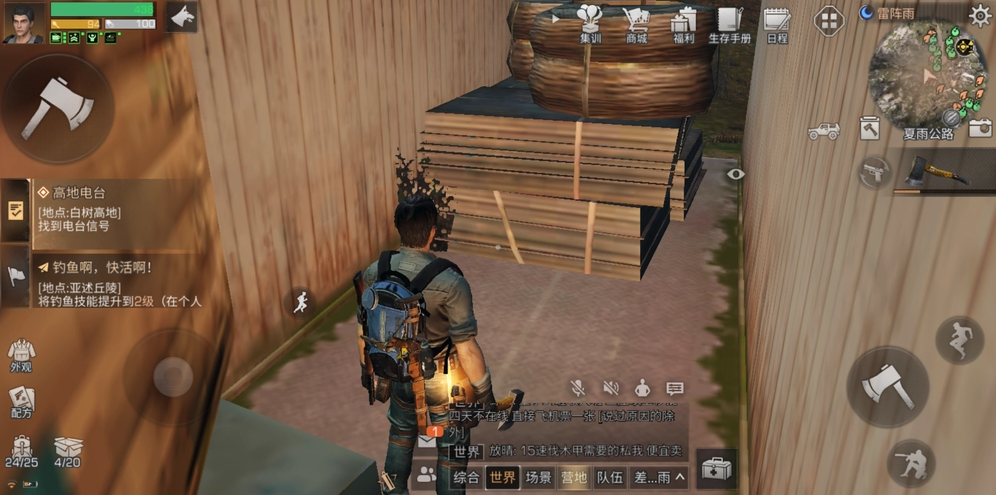Switch chat to the 队伍 tab
This screenshot has width=996, height=495.
610,478
